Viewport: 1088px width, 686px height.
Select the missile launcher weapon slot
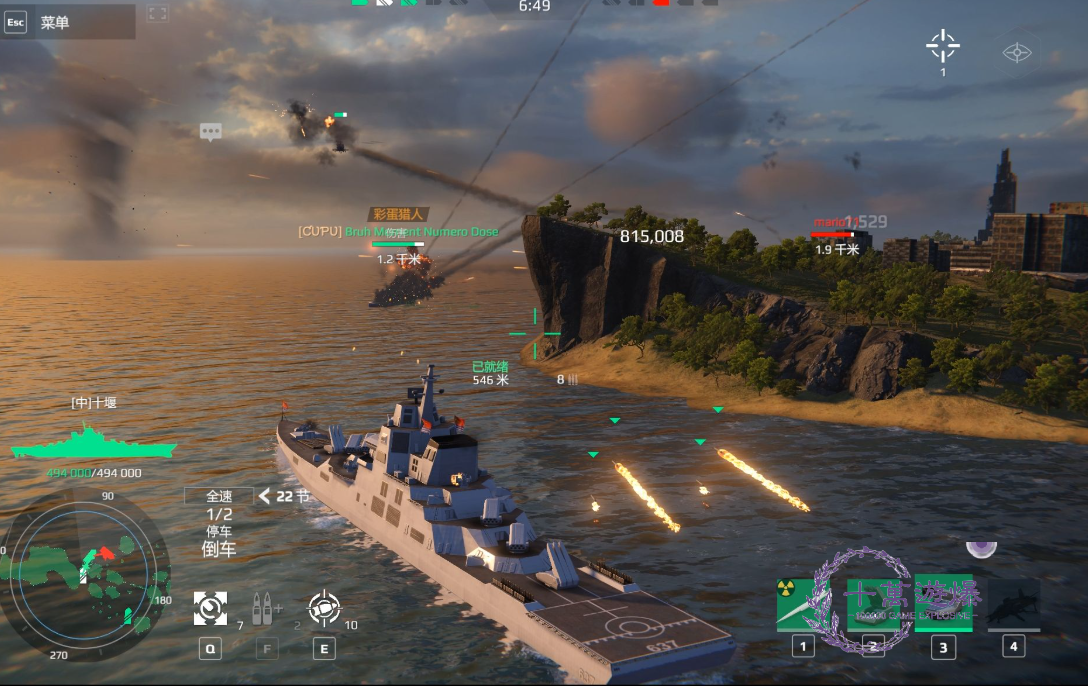pyautogui.click(x=874, y=604)
